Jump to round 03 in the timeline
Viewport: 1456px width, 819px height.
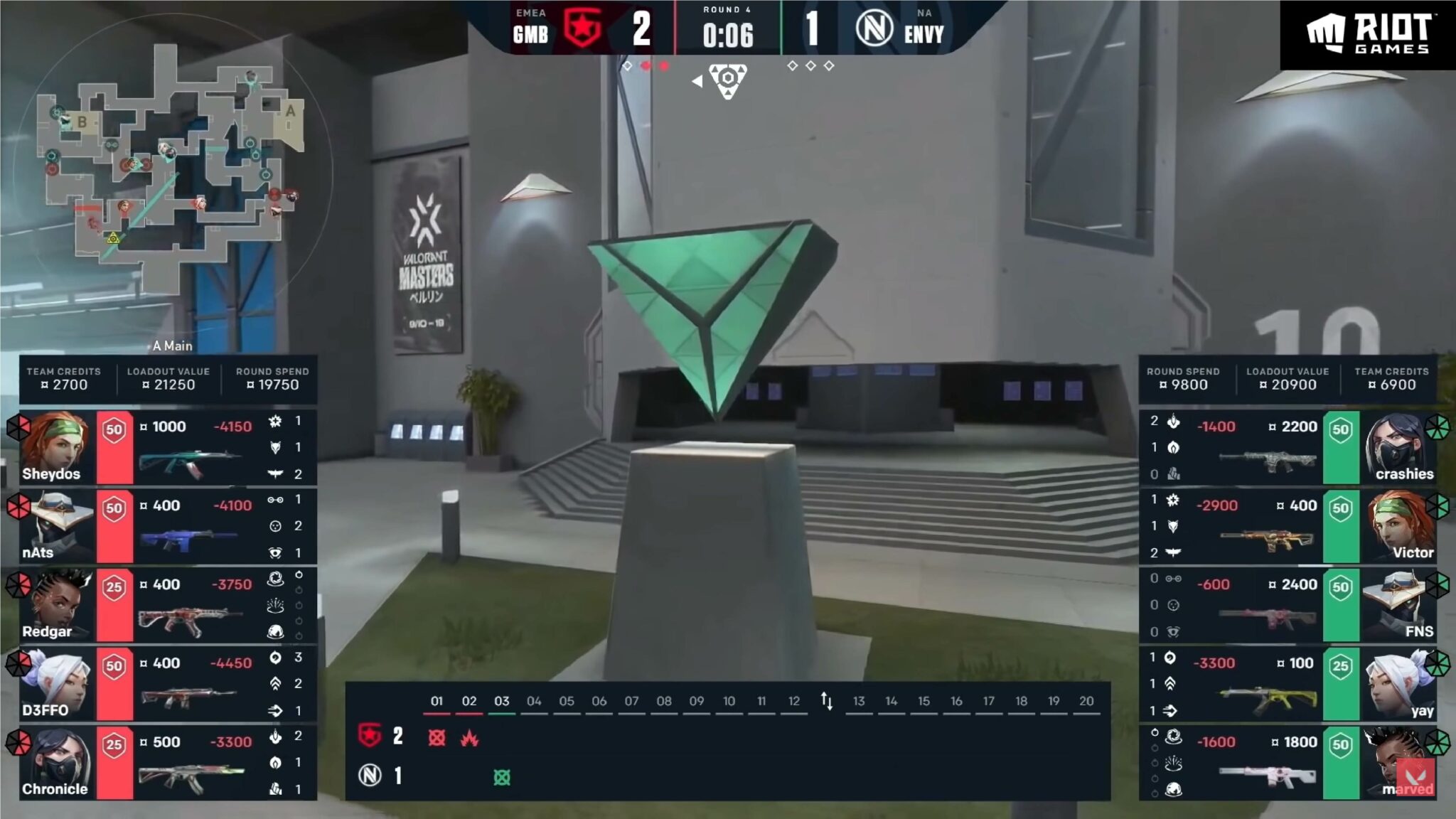point(502,701)
